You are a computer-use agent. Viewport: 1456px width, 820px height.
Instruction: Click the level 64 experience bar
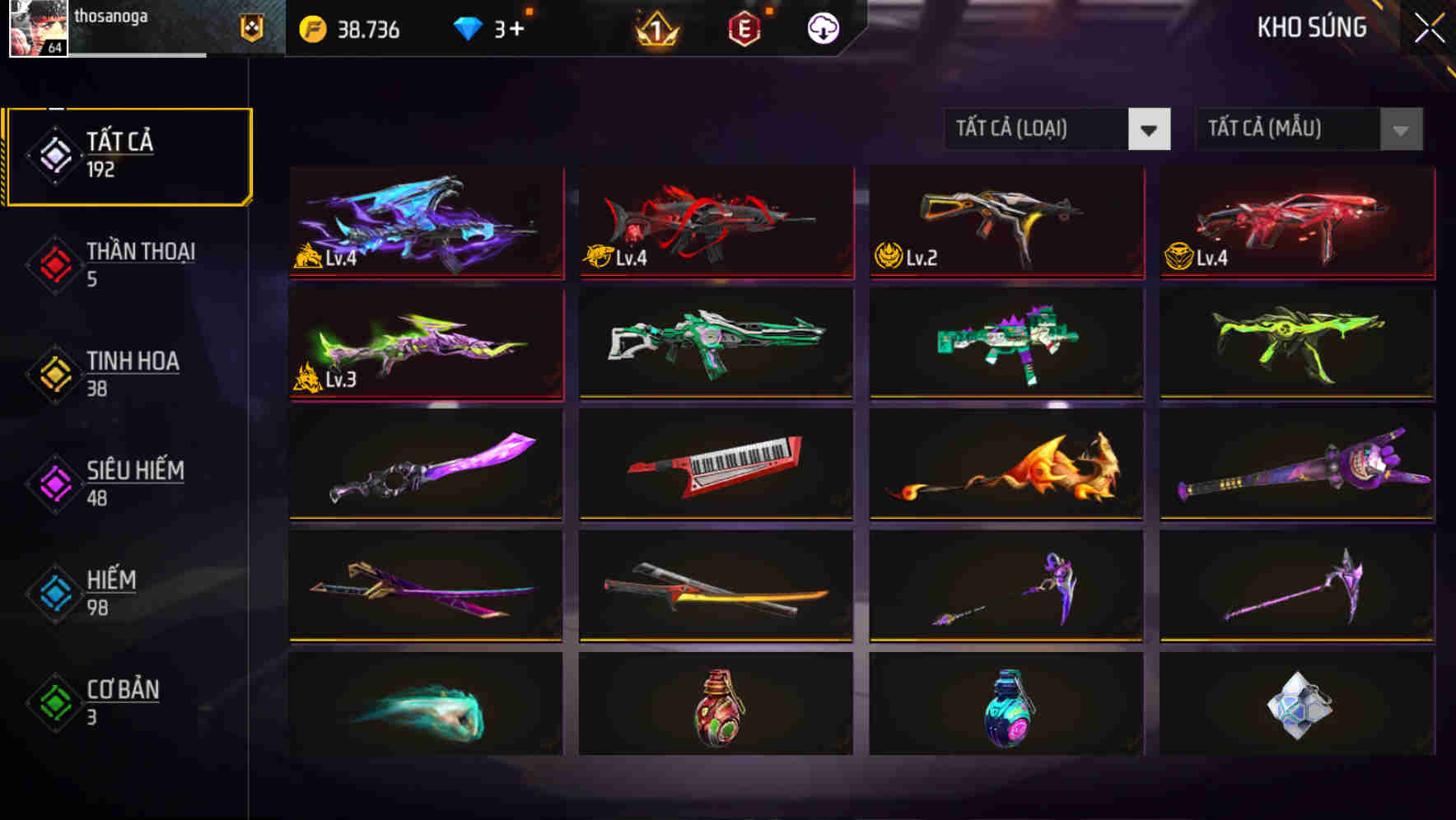124,56
